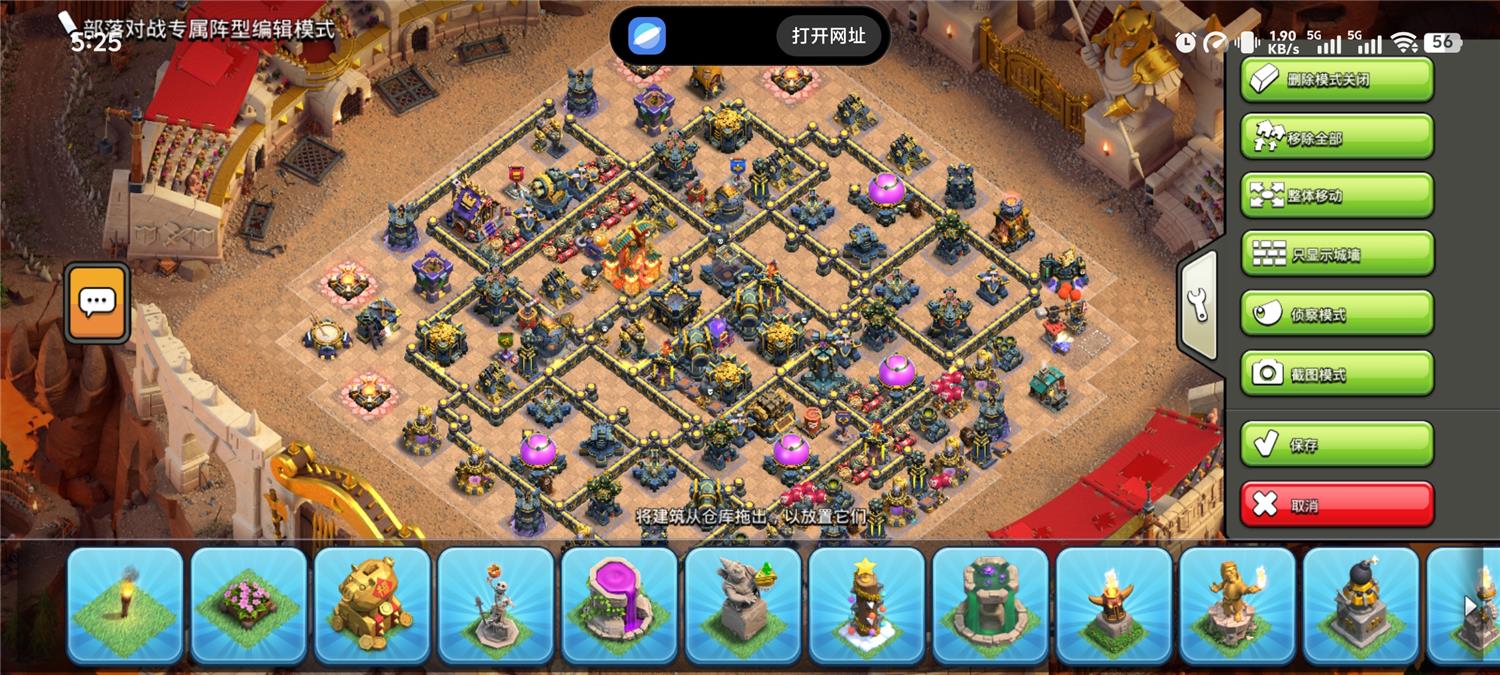The image size is (1500, 675).
Task: Select the star-topped Christmas tree decoration
Action: pyautogui.click(x=866, y=604)
